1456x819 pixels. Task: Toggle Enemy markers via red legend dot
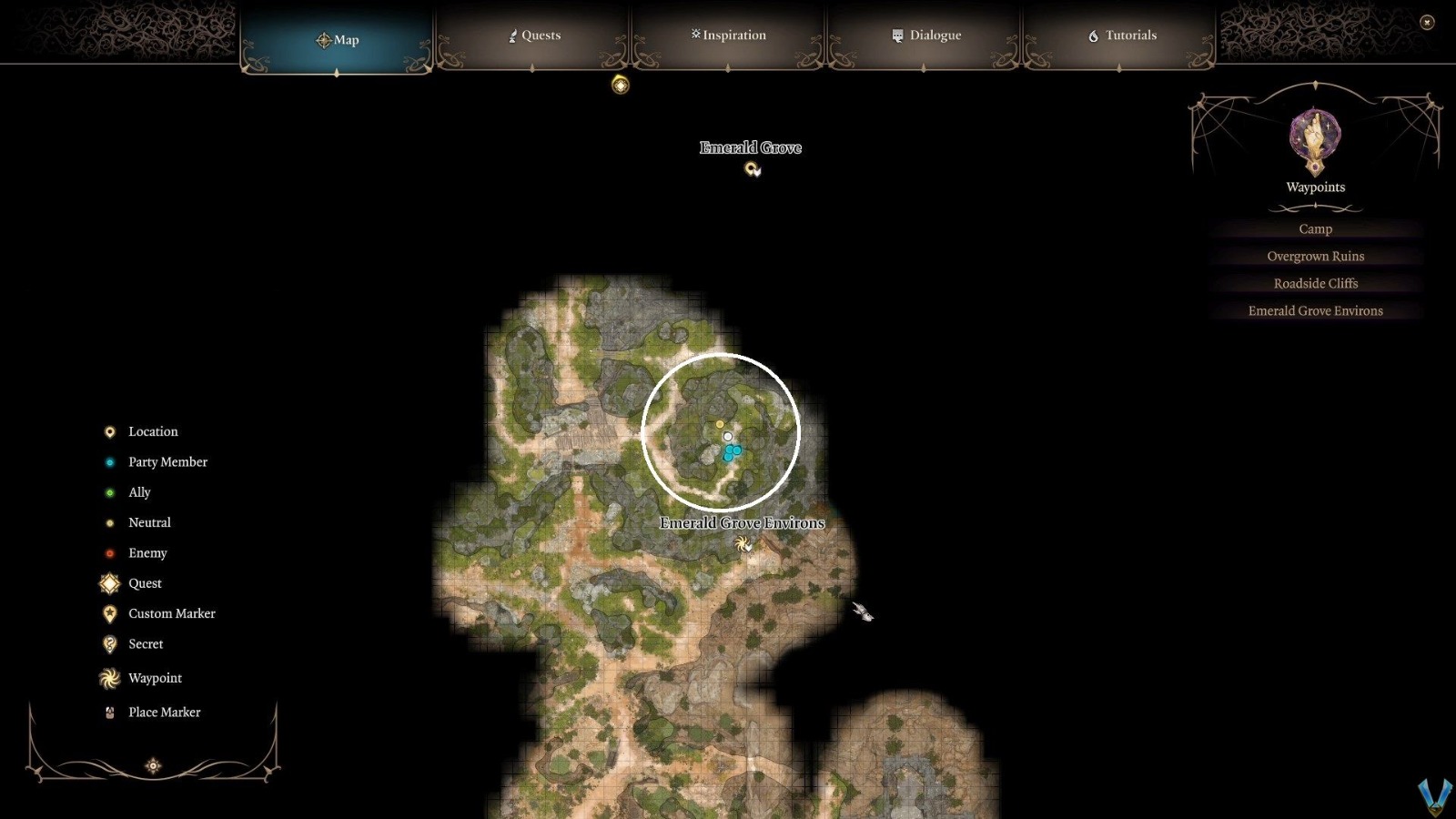coord(109,552)
